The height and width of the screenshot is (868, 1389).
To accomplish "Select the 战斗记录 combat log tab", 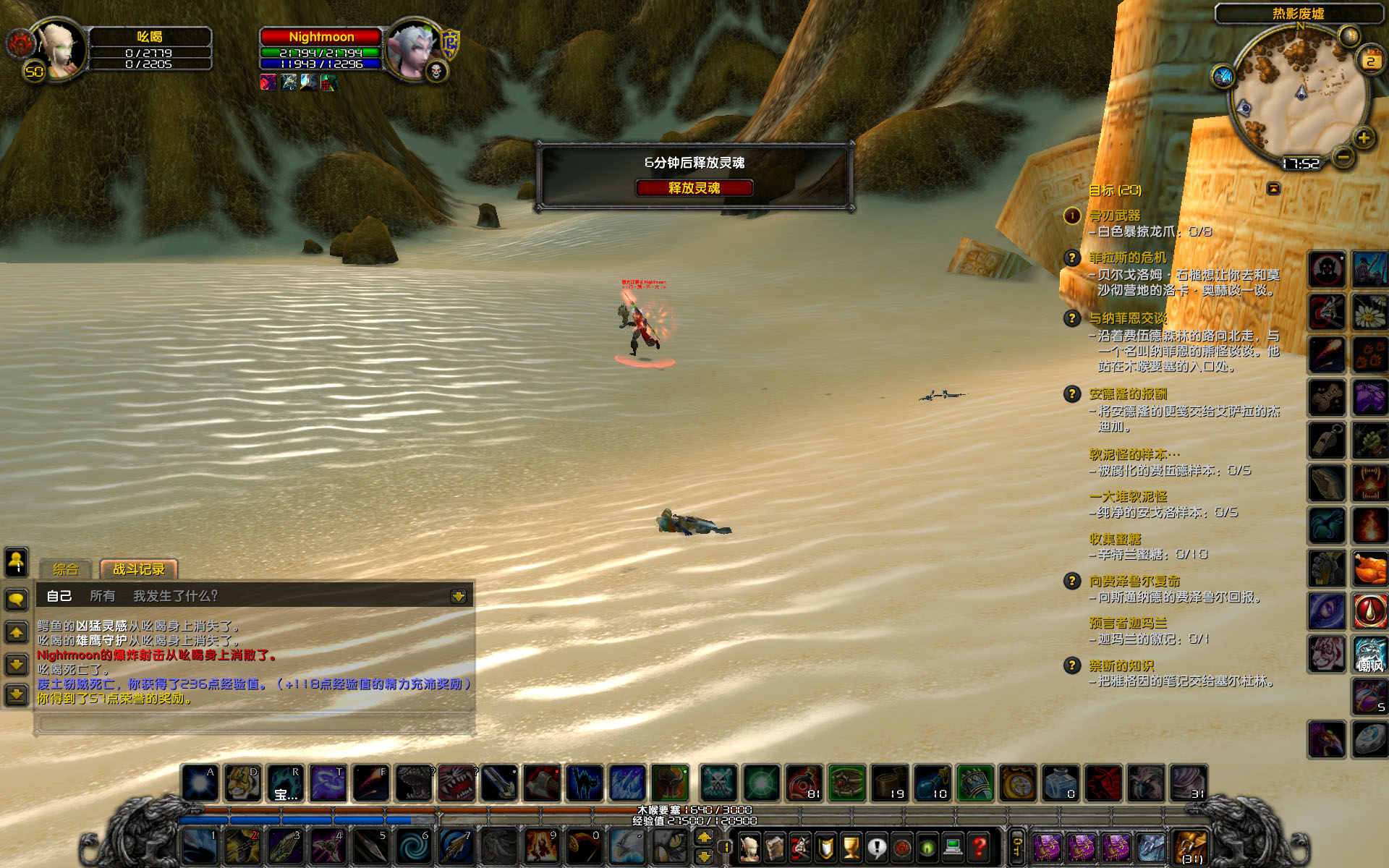I will click(x=138, y=569).
